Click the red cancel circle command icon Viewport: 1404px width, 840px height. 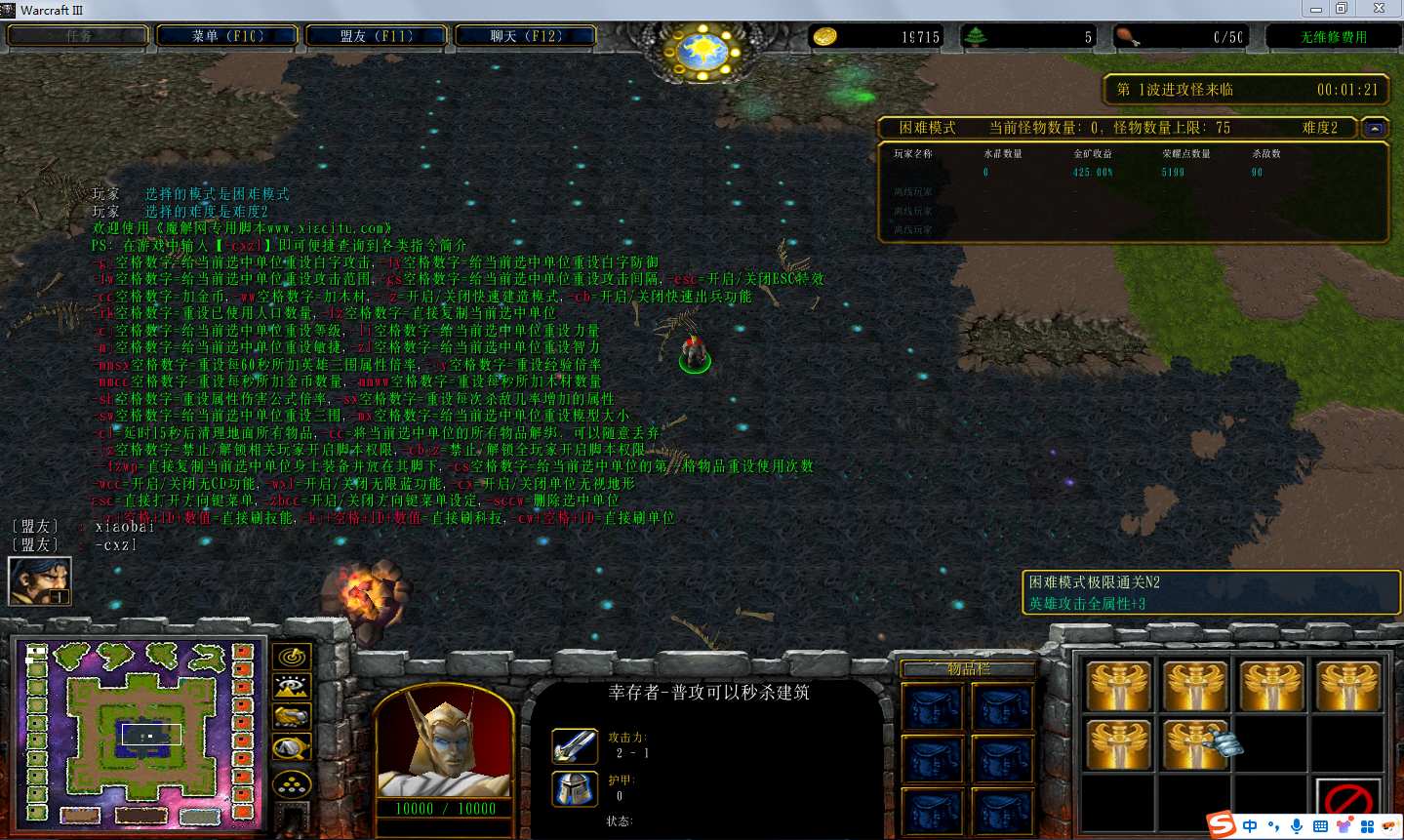[1348, 800]
